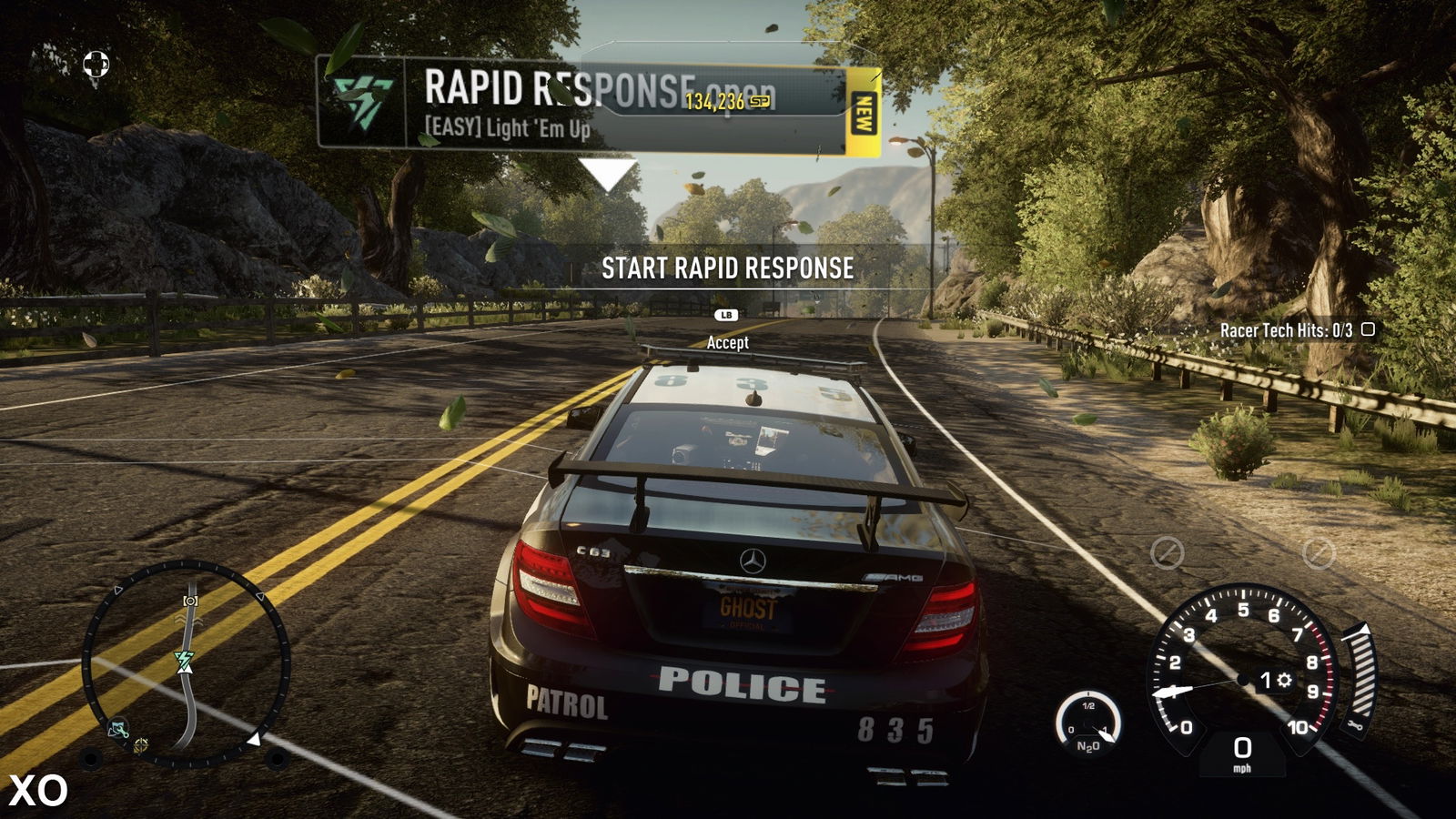The image size is (1456, 819).
Task: Select the camera marker atop the minimap
Action: click(x=190, y=601)
